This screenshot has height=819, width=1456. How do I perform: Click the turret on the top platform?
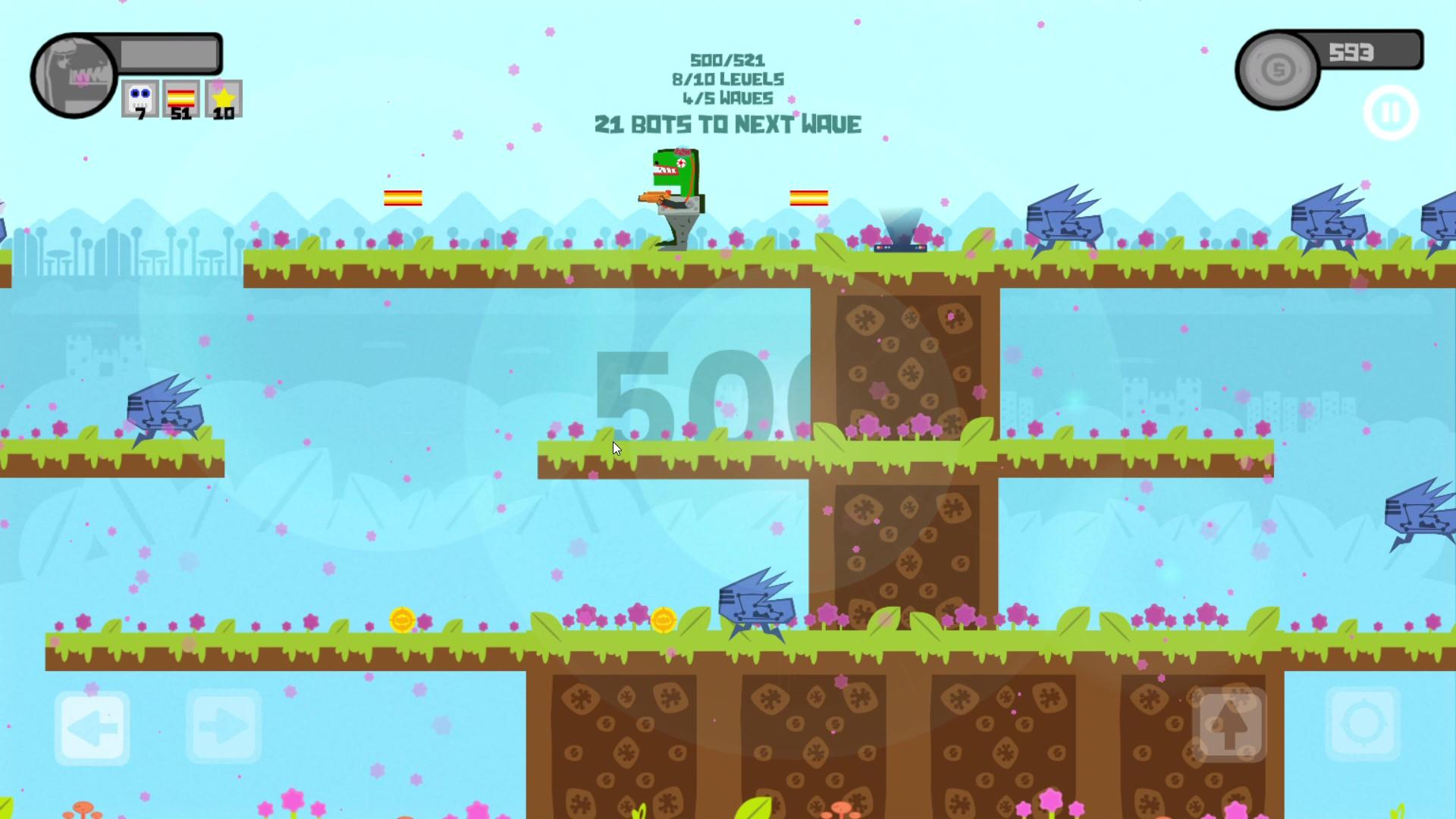coord(902,227)
